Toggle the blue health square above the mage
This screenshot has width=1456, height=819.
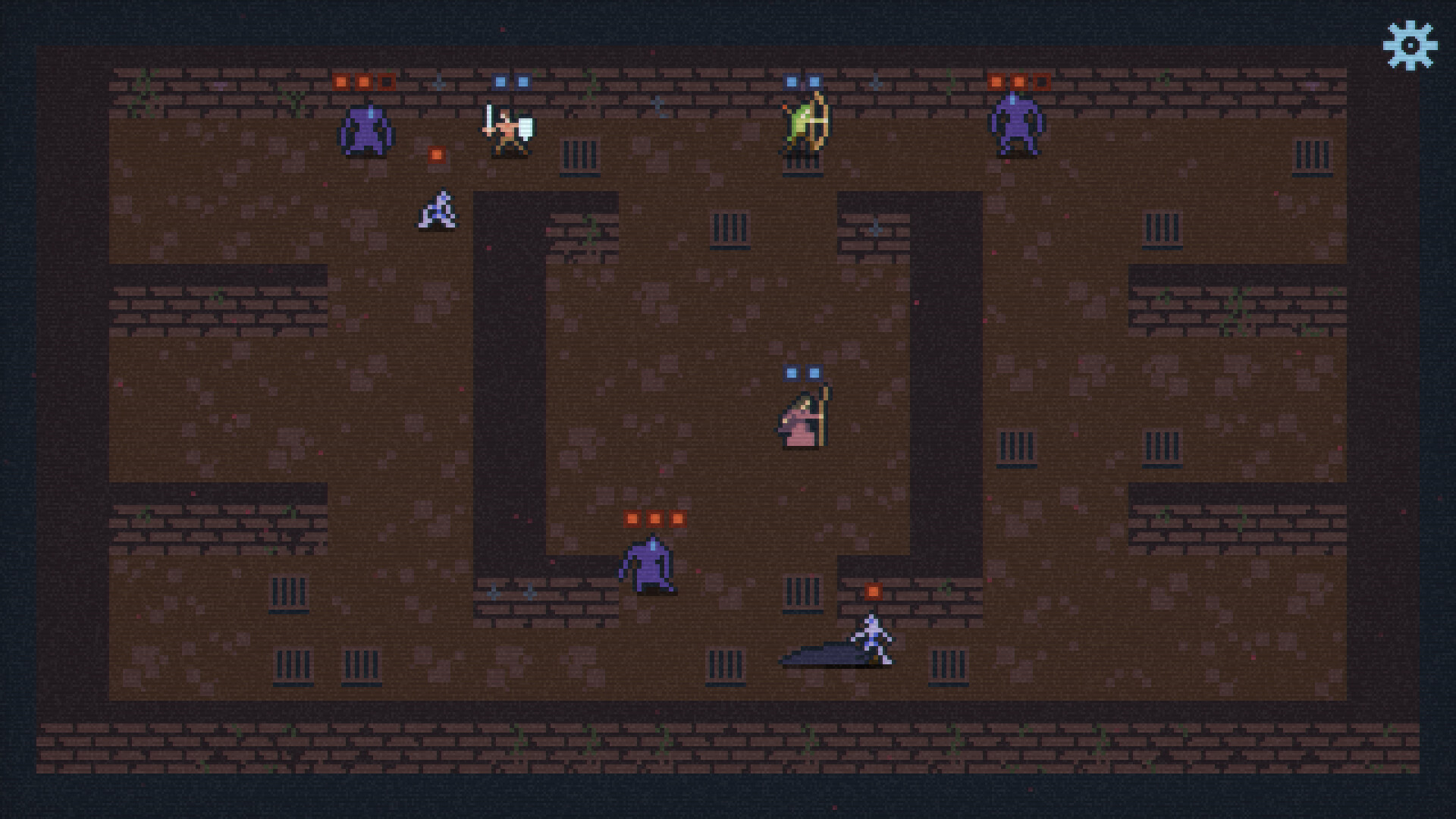(791, 372)
